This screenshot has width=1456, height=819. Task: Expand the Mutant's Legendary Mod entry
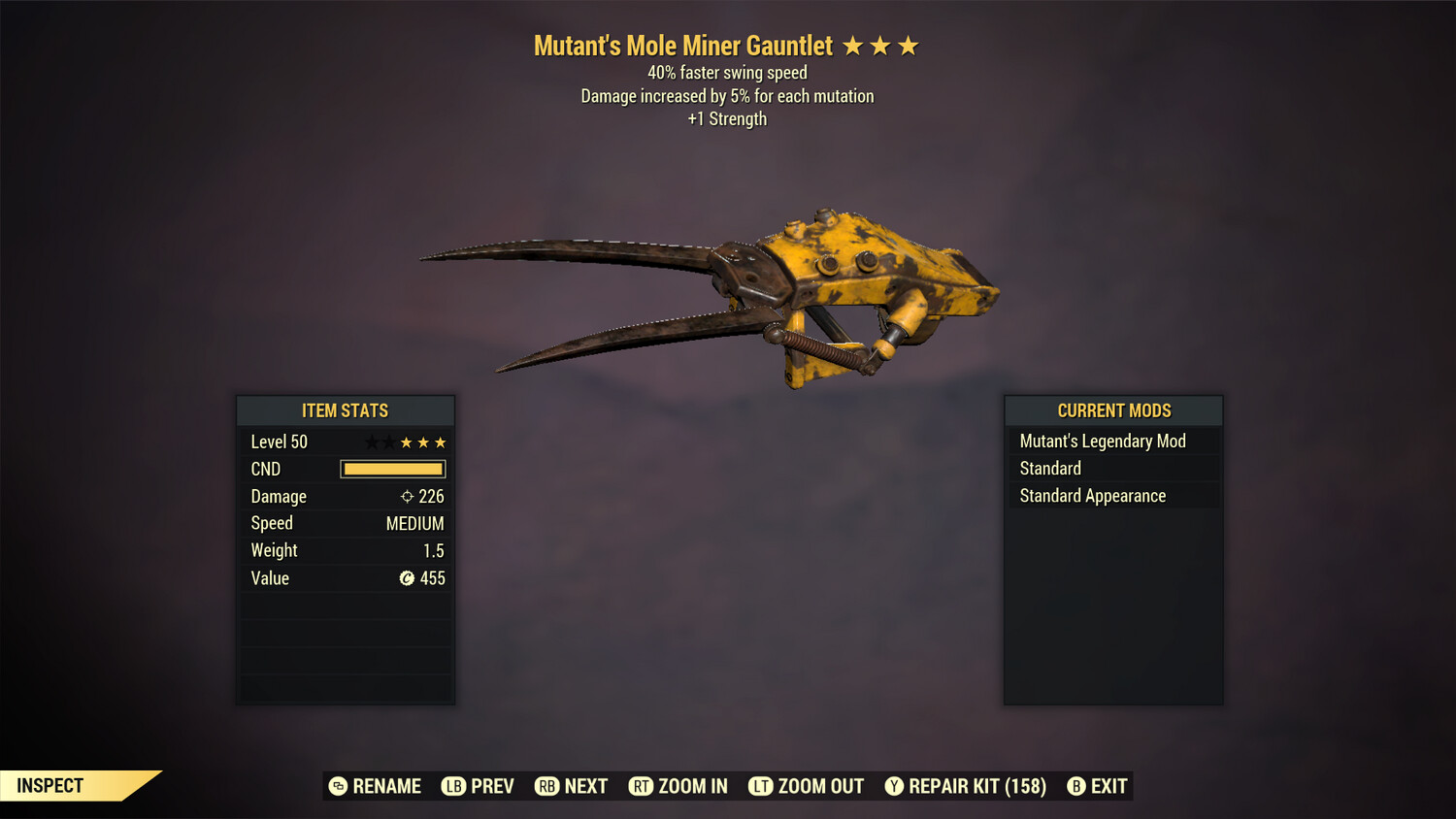pos(1102,441)
